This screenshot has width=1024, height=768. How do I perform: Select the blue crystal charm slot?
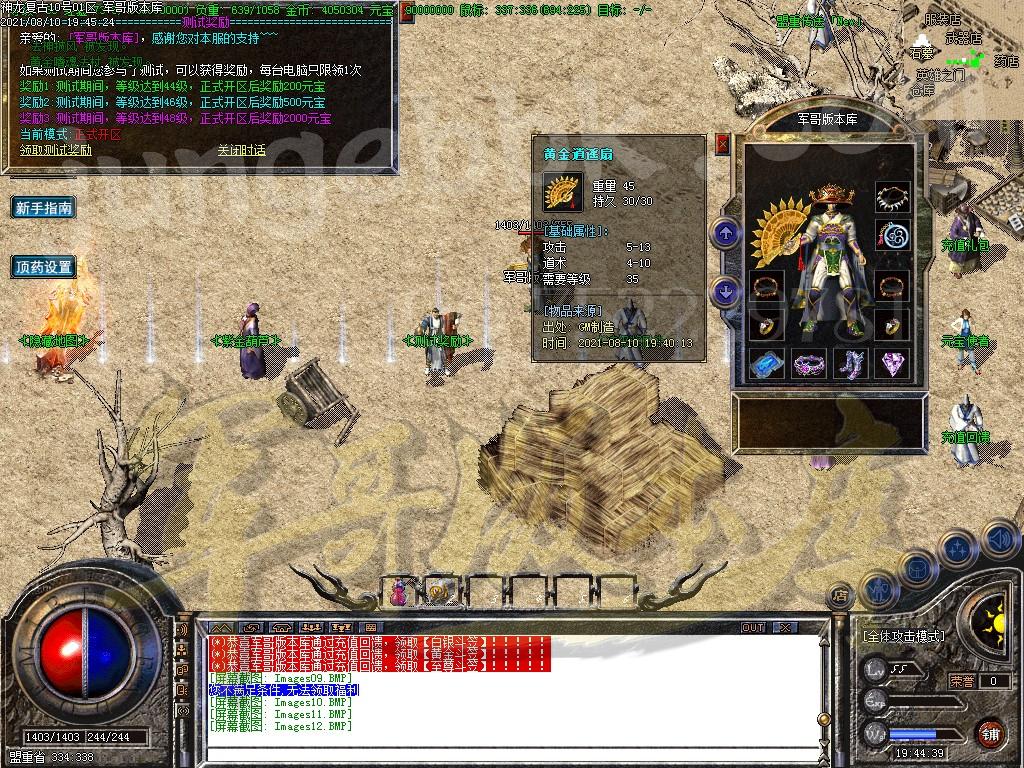(767, 363)
